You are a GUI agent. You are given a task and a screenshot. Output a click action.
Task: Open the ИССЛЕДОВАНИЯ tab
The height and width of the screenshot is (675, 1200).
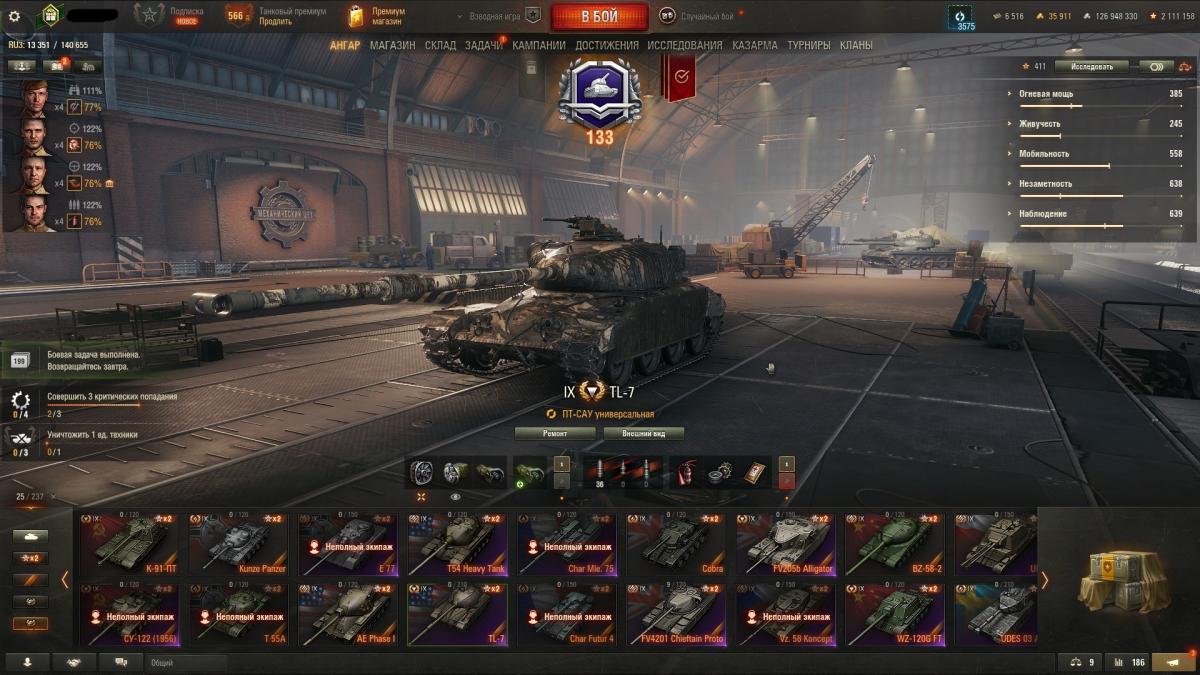[x=684, y=45]
